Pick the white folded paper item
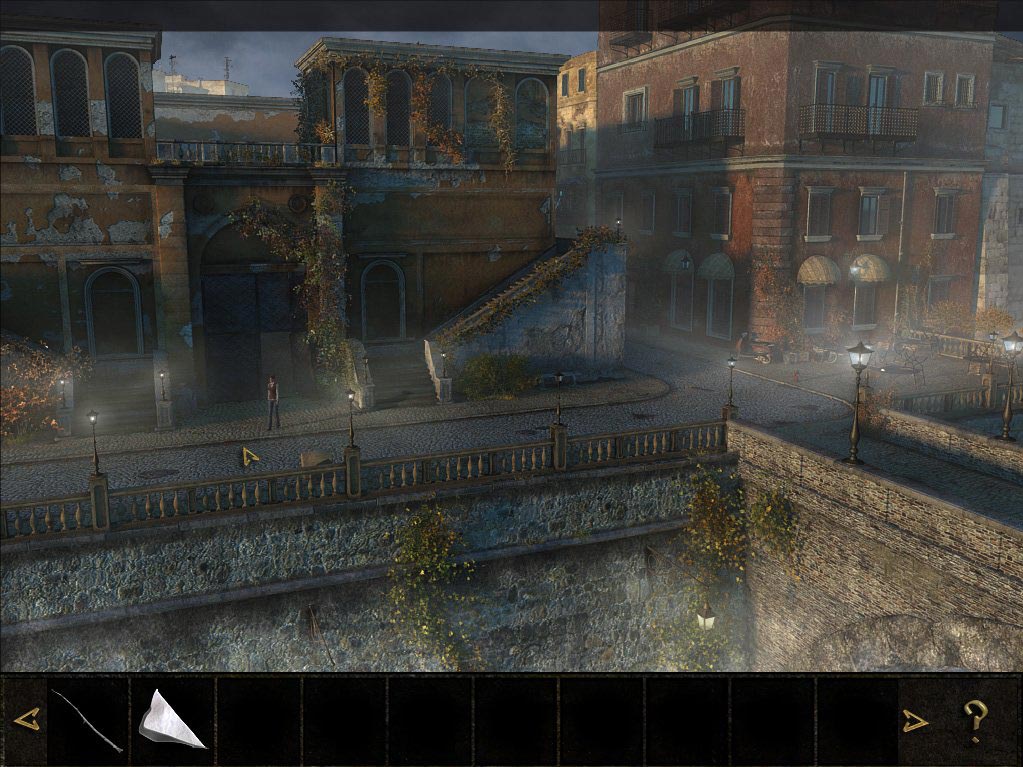 170,720
